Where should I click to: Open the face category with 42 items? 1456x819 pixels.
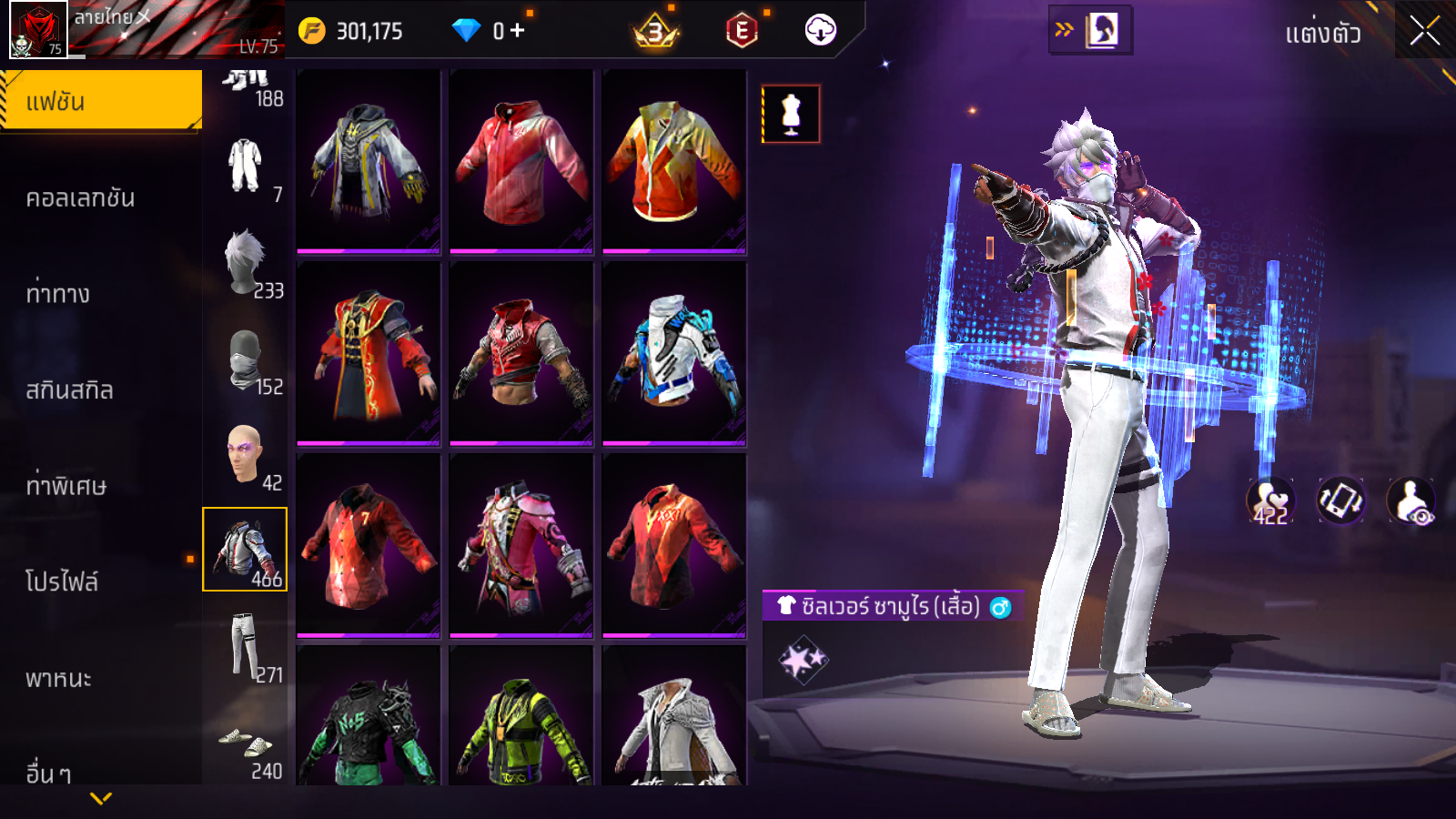(x=246, y=457)
